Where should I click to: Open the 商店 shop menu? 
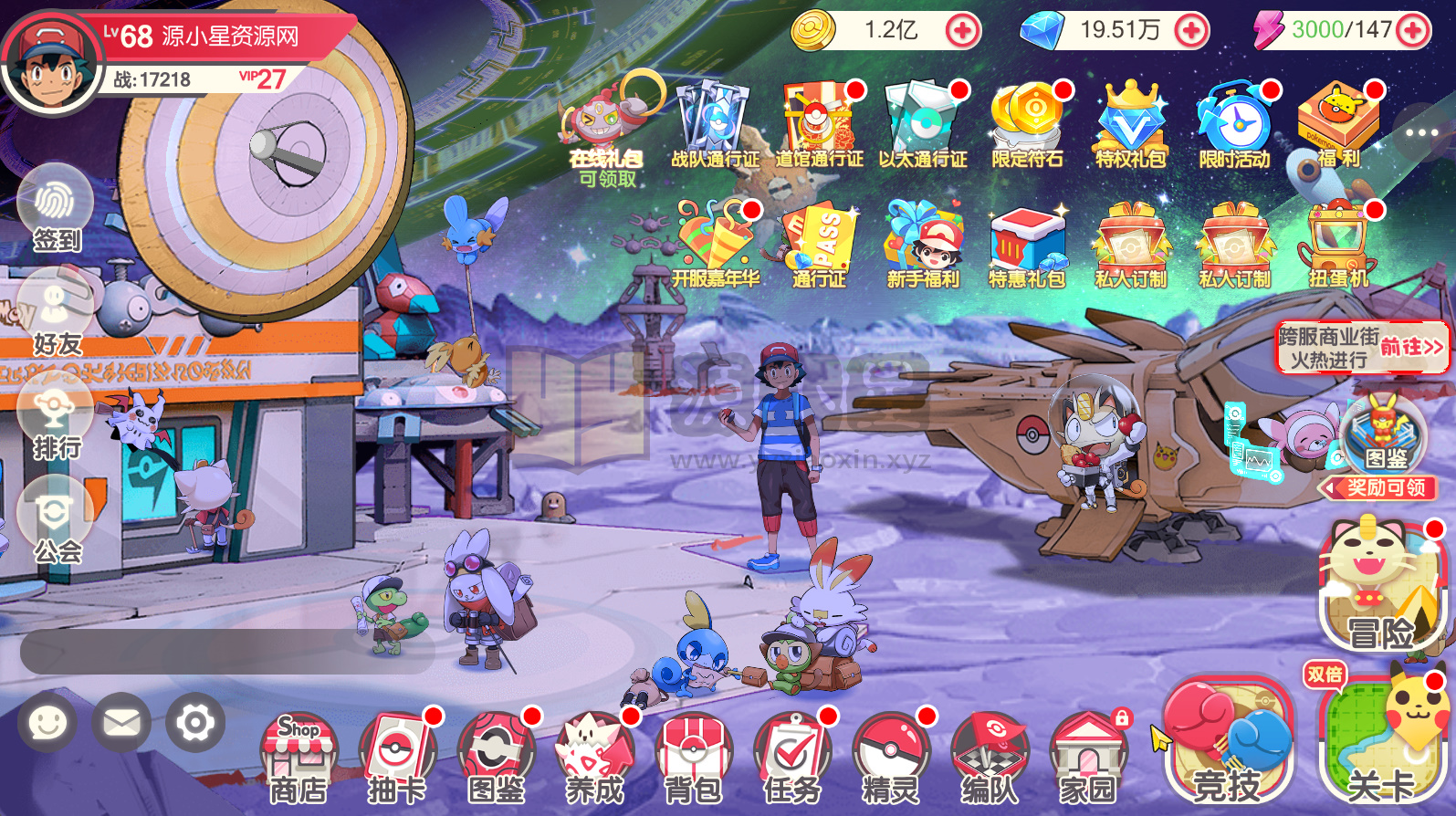click(x=298, y=759)
